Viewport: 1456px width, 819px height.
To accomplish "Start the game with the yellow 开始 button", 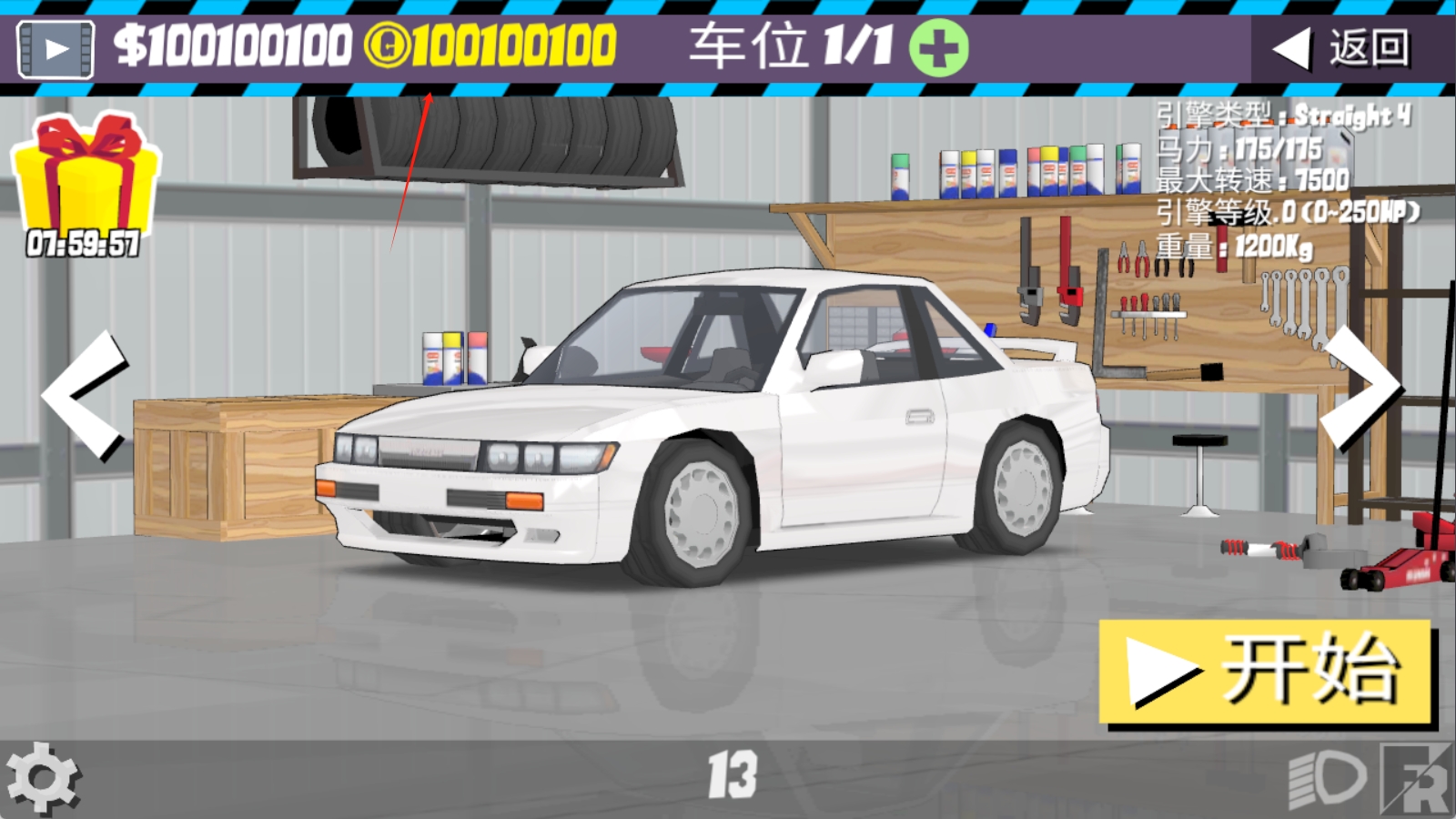I will [x=1265, y=672].
